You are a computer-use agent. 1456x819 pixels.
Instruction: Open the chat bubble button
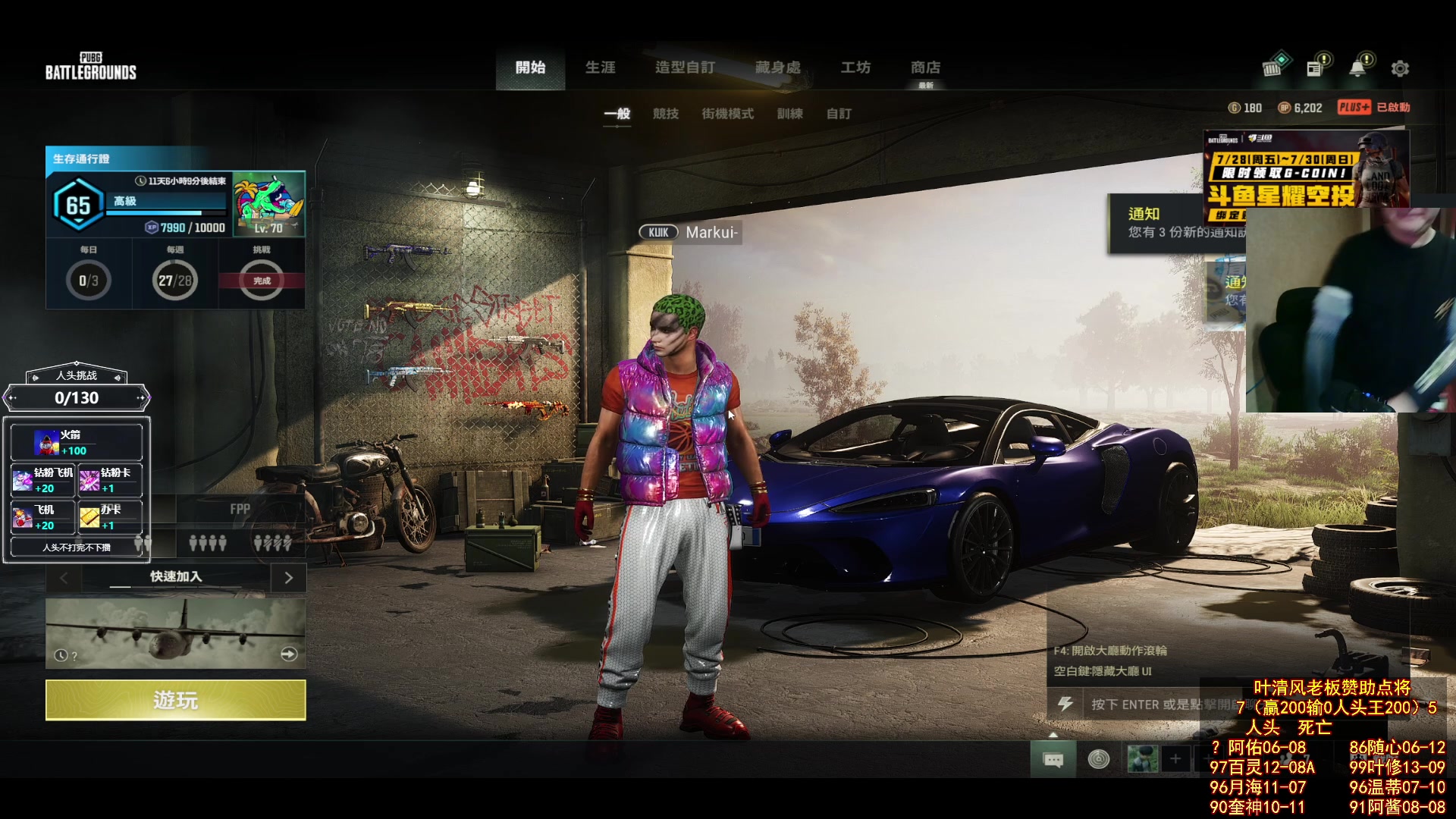(1053, 759)
